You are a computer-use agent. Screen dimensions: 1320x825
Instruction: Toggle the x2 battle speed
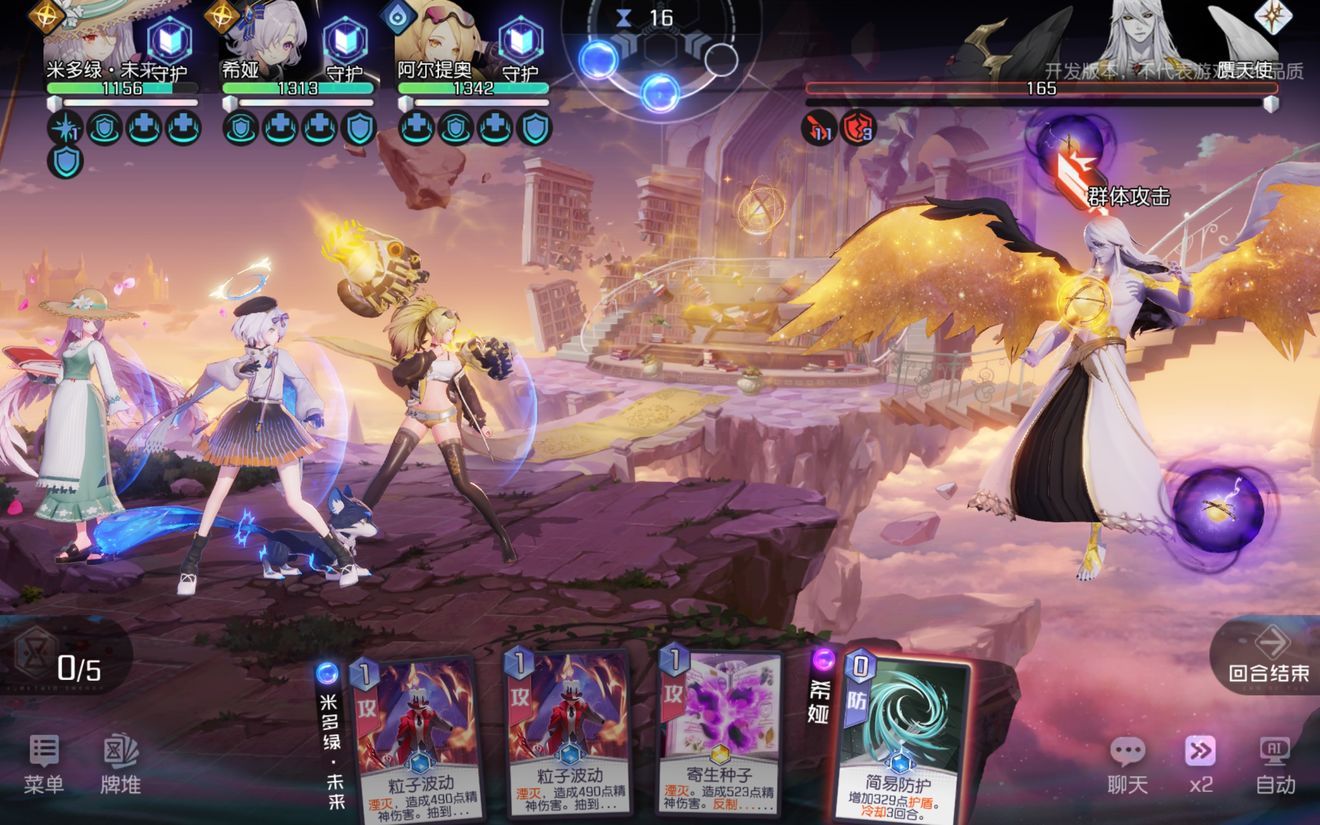(1200, 765)
